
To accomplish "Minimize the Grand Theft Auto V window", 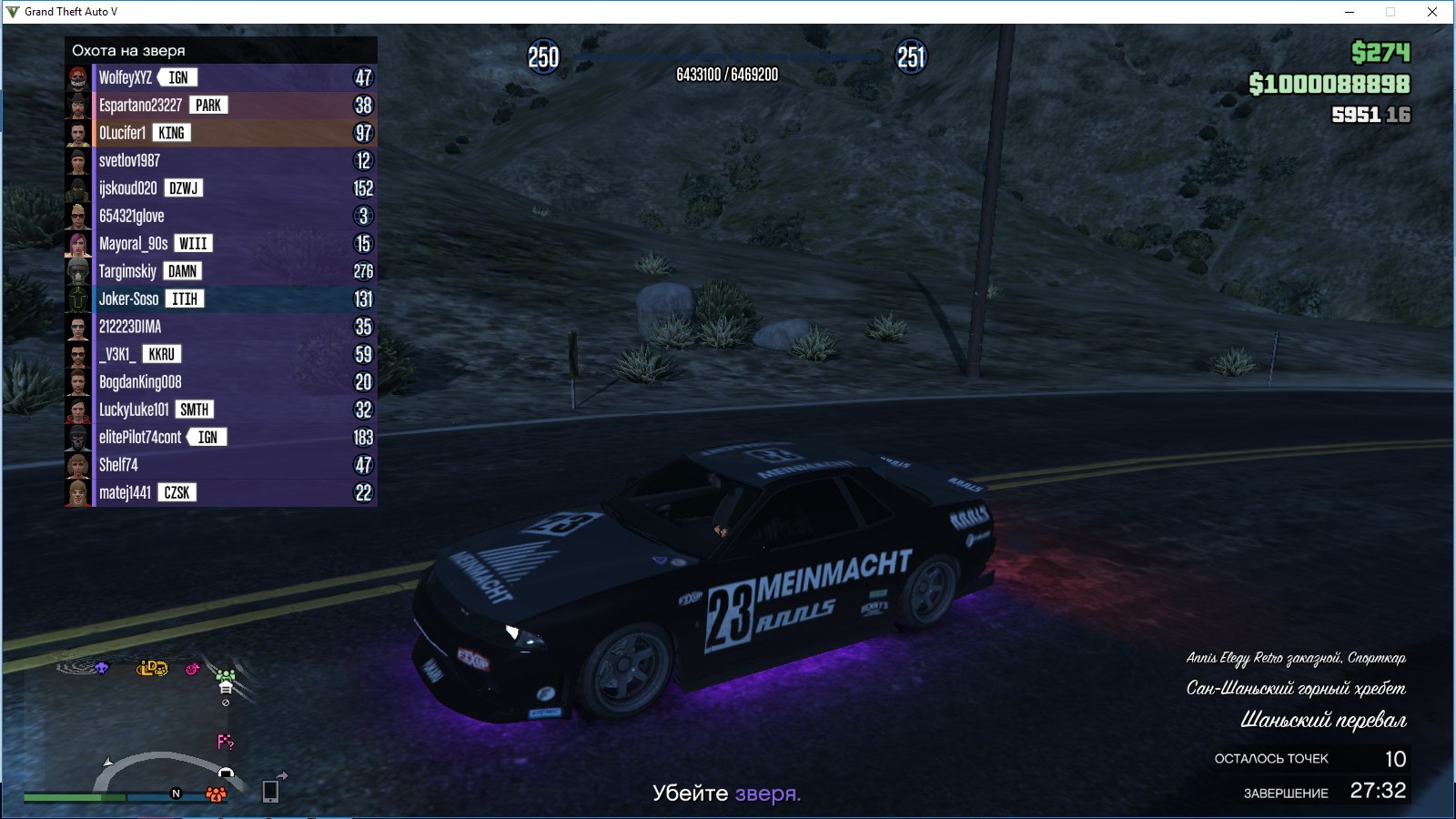I will (1350, 12).
